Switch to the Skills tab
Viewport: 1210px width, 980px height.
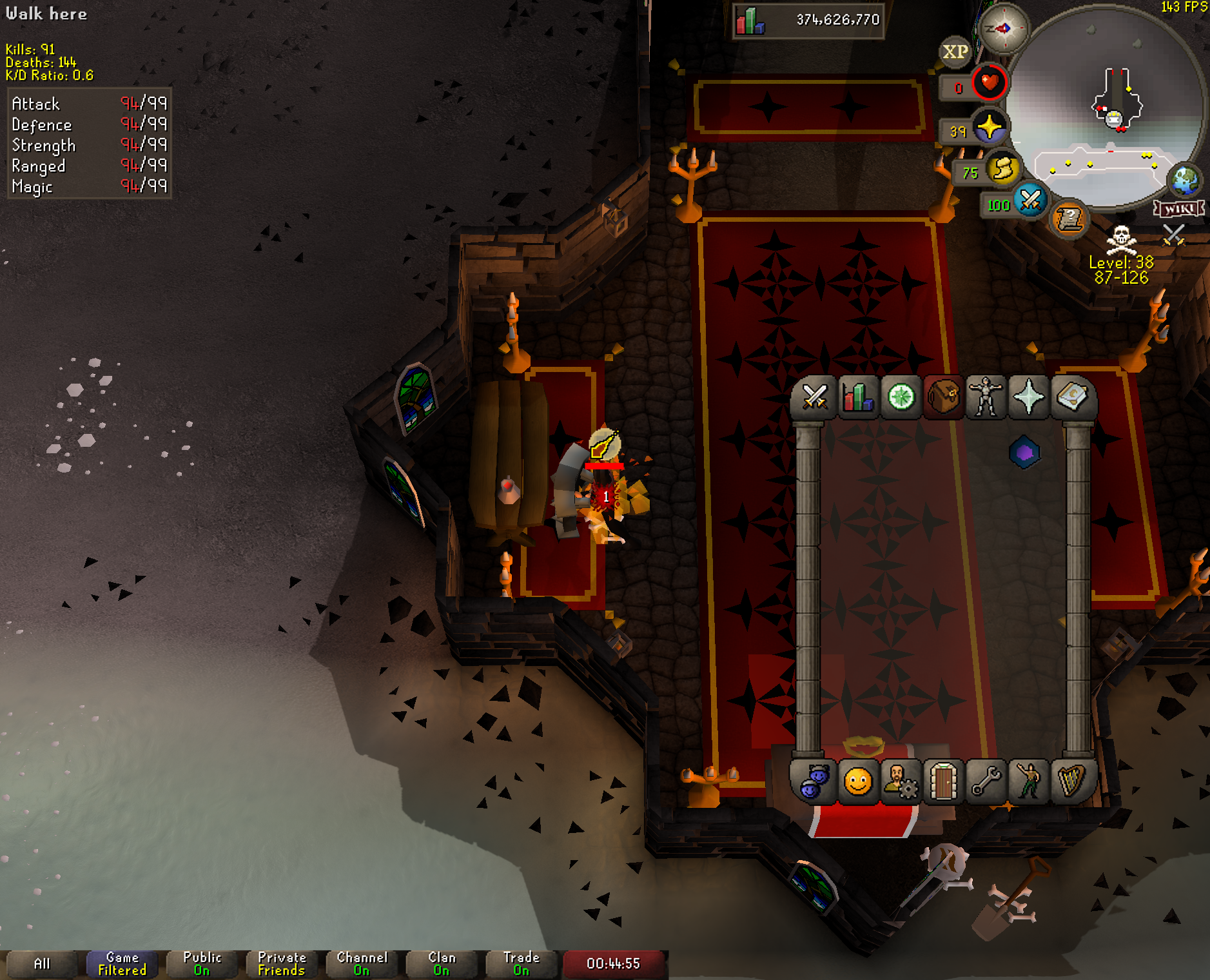(857, 397)
